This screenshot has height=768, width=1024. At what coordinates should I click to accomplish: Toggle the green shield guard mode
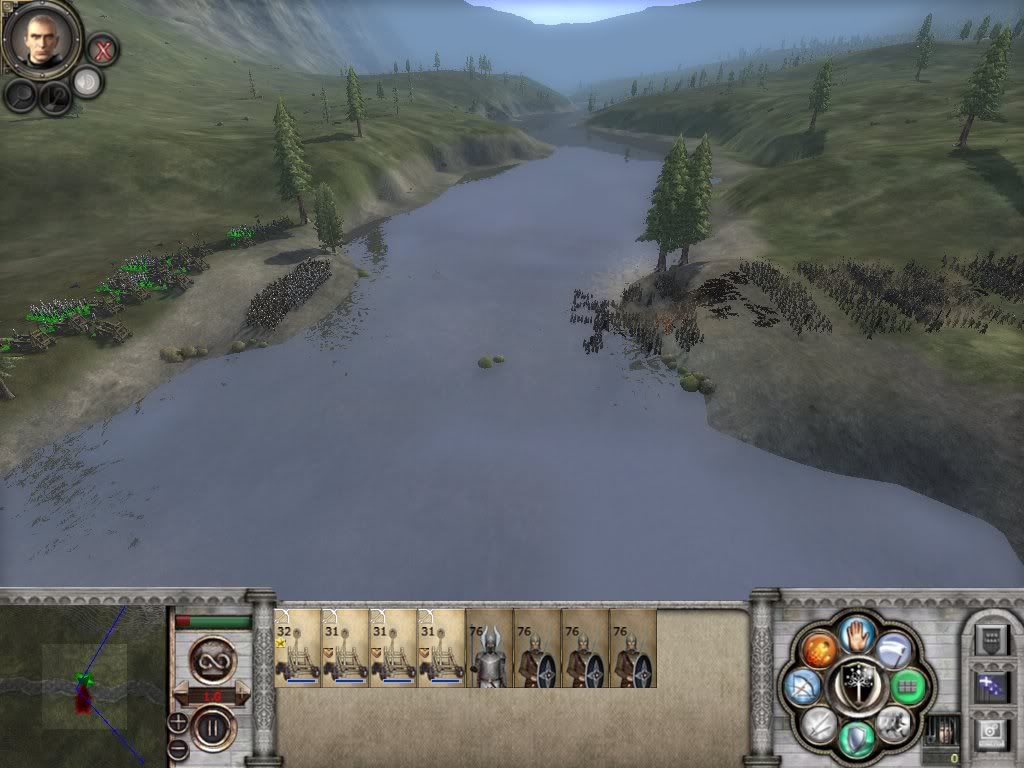pos(857,738)
